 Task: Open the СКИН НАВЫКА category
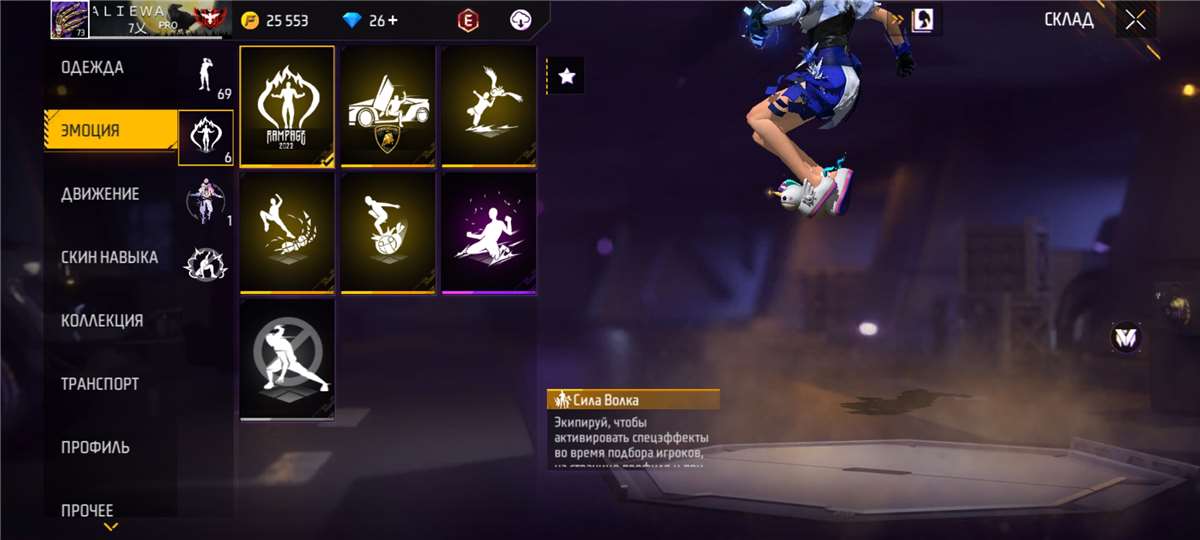click(x=110, y=257)
